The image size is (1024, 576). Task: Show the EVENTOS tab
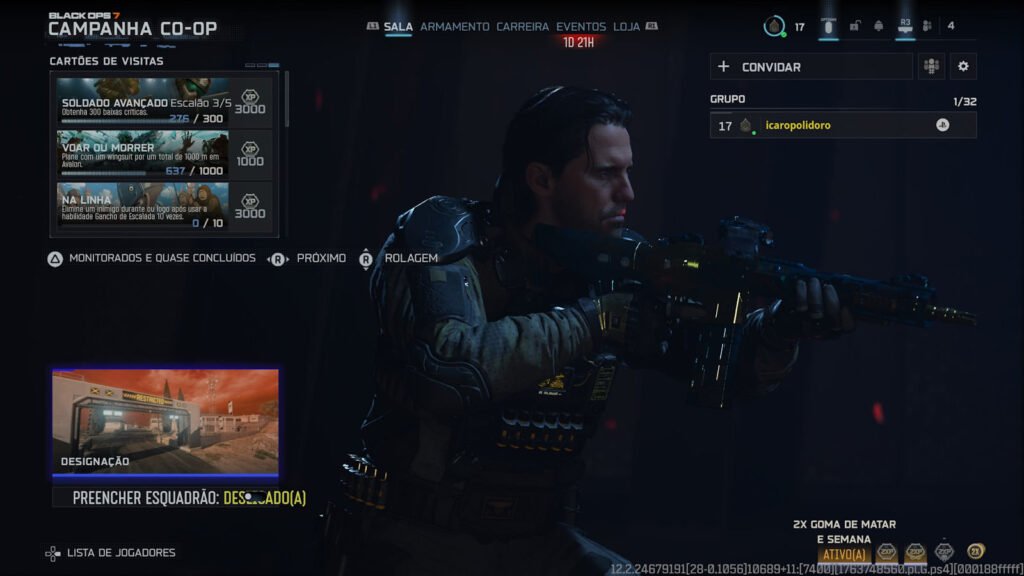tap(581, 27)
